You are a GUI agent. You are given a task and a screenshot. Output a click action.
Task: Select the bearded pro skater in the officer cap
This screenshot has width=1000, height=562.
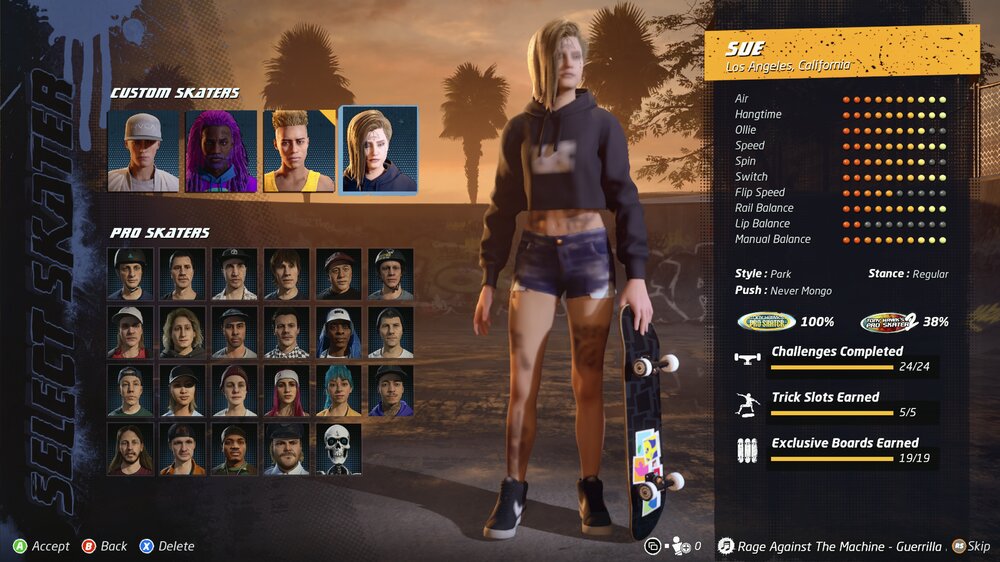[x=287, y=449]
